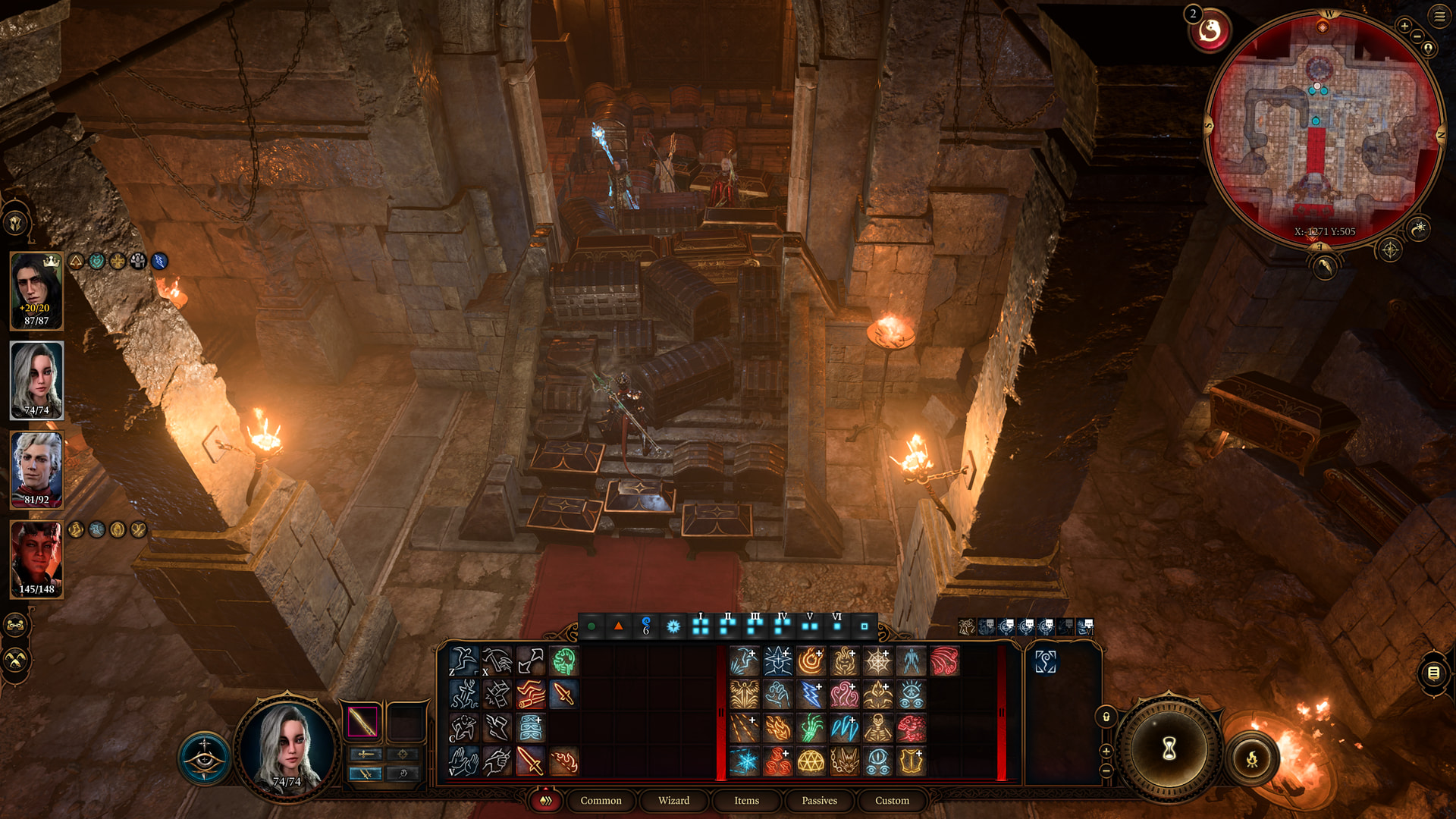The width and height of the screenshot is (1456, 819).
Task: Select the red tiefling companion portrait
Action: coord(36,559)
